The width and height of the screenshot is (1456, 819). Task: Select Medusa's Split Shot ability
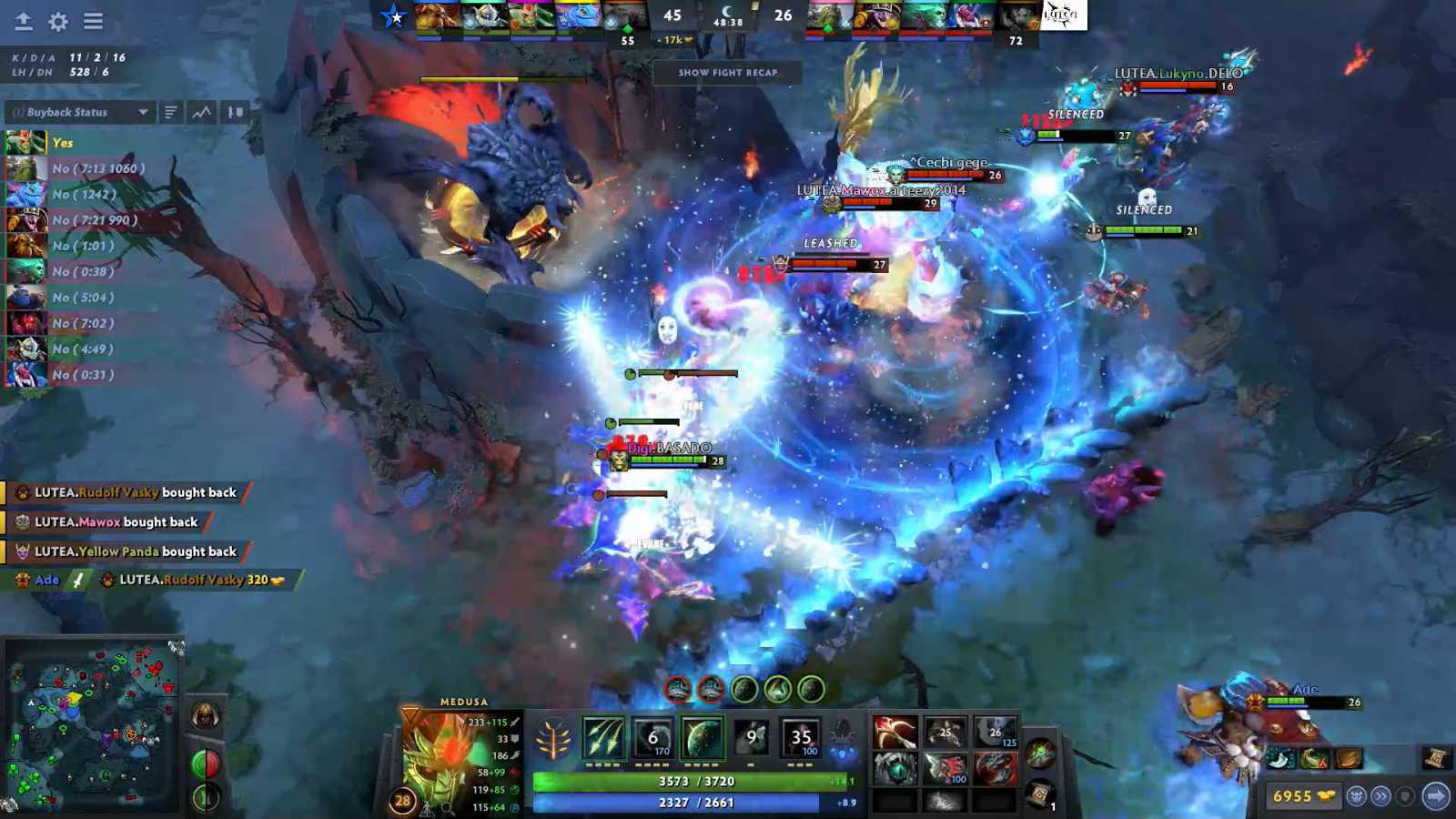pos(603,737)
